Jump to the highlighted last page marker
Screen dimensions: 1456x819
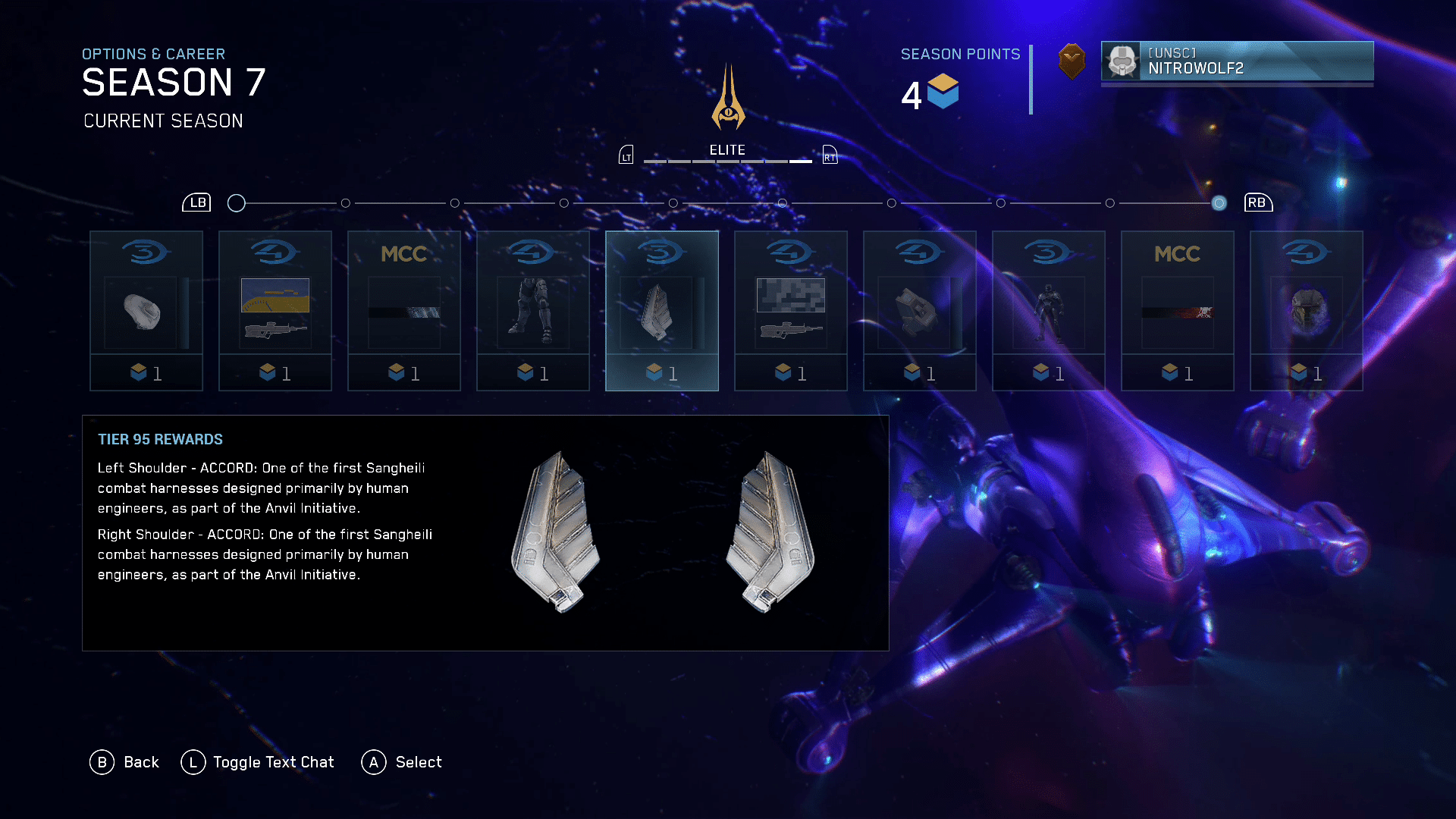[1219, 203]
